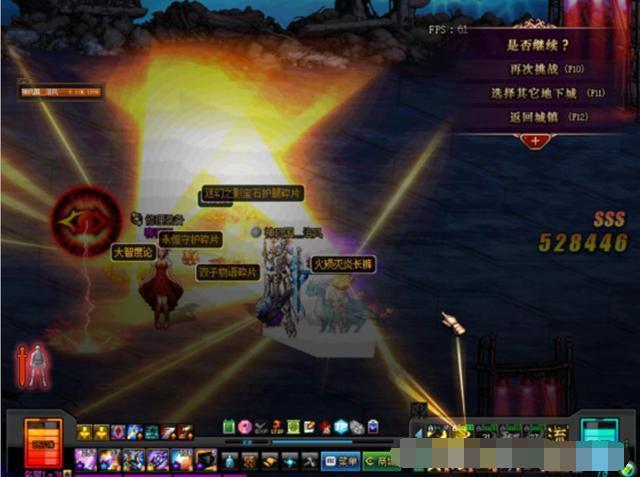Expand the red plus button below the menu
The image size is (640, 477).
click(536, 141)
